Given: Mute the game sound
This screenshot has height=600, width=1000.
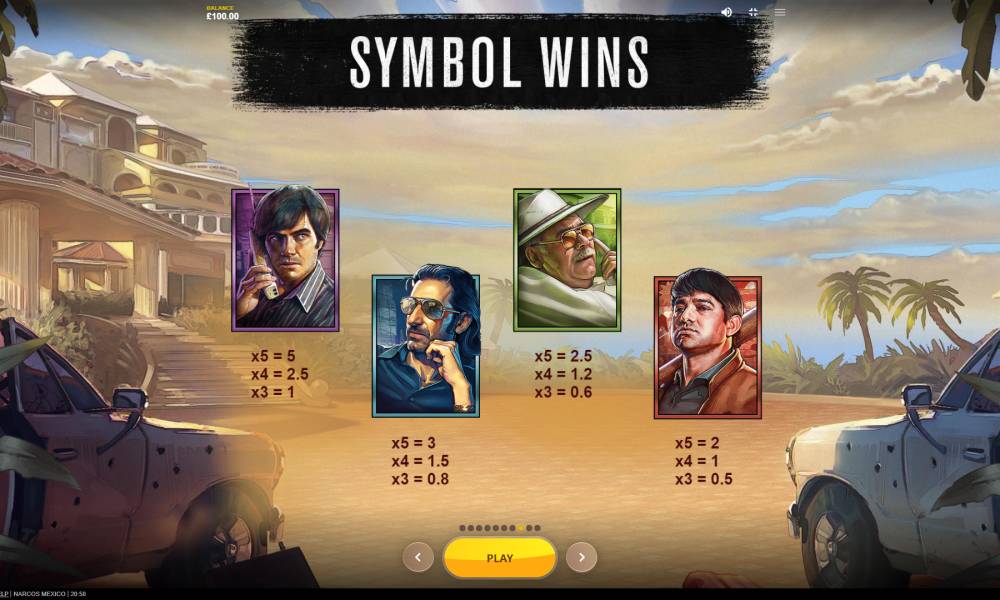Looking at the screenshot, I should [x=726, y=12].
